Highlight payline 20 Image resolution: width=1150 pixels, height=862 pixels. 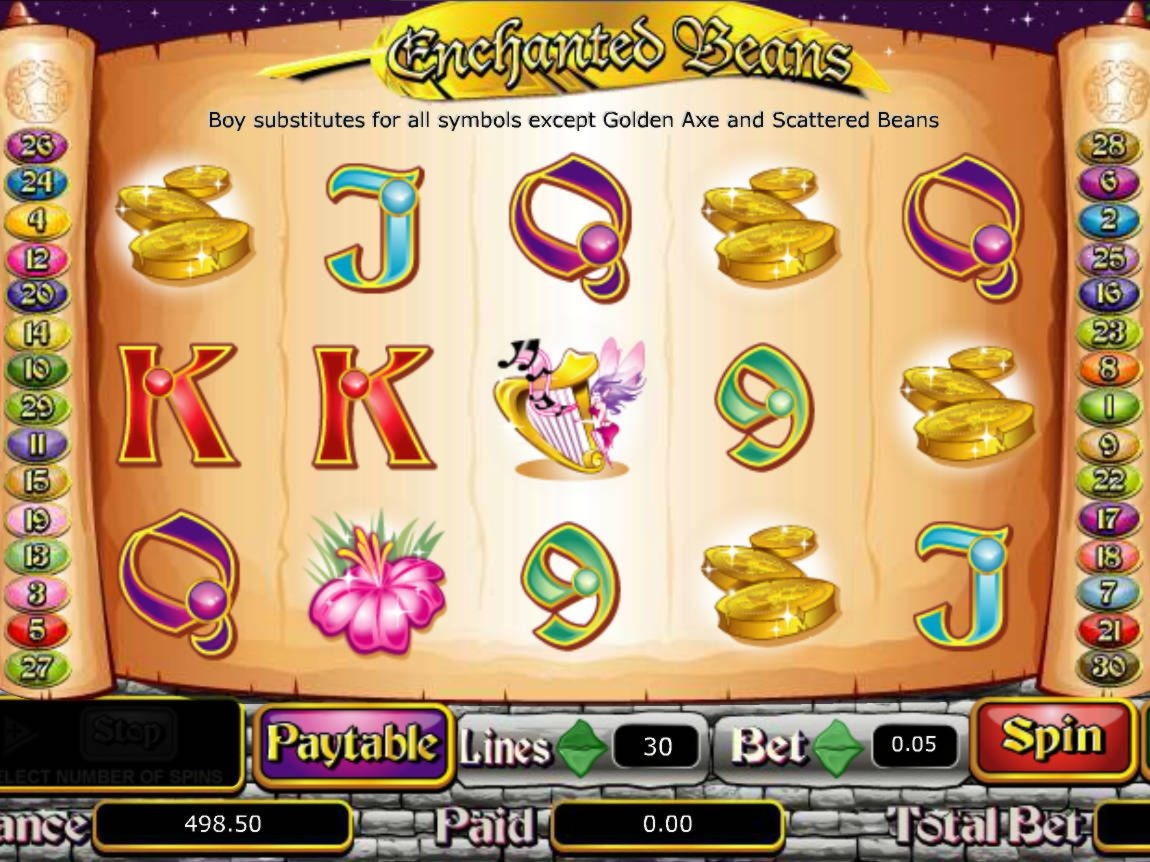pos(36,295)
